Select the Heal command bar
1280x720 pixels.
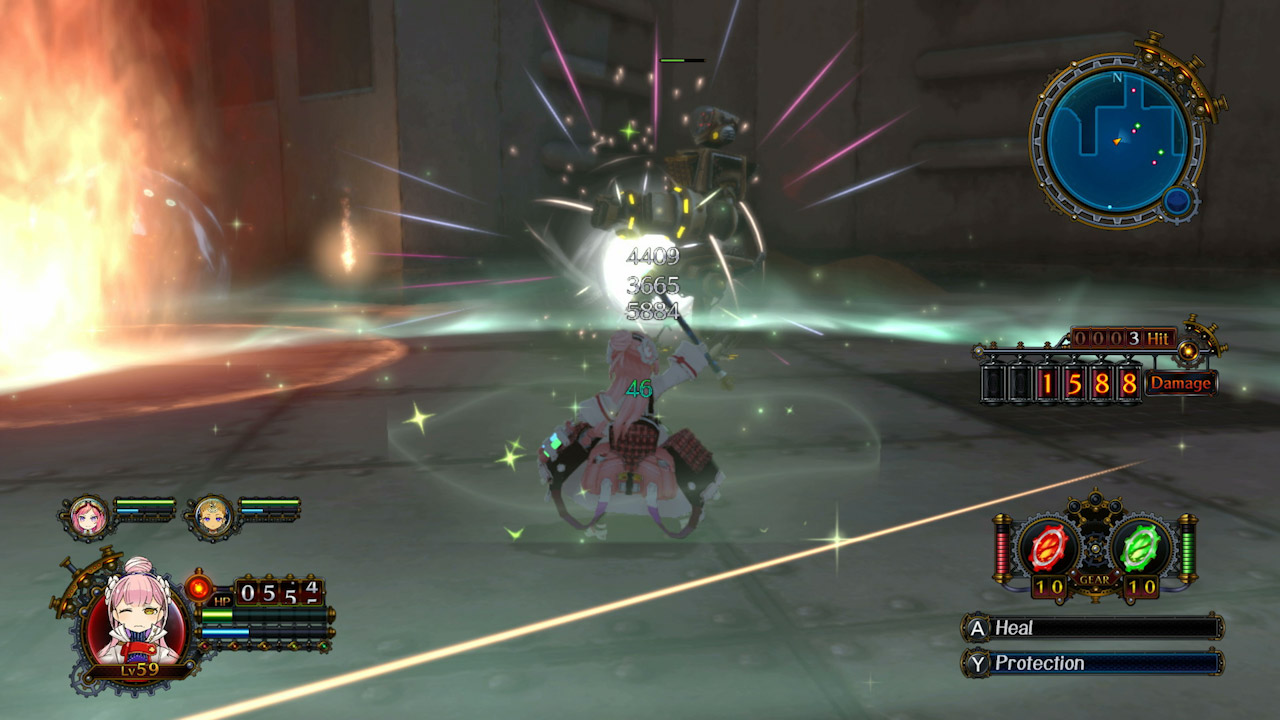[1090, 629]
